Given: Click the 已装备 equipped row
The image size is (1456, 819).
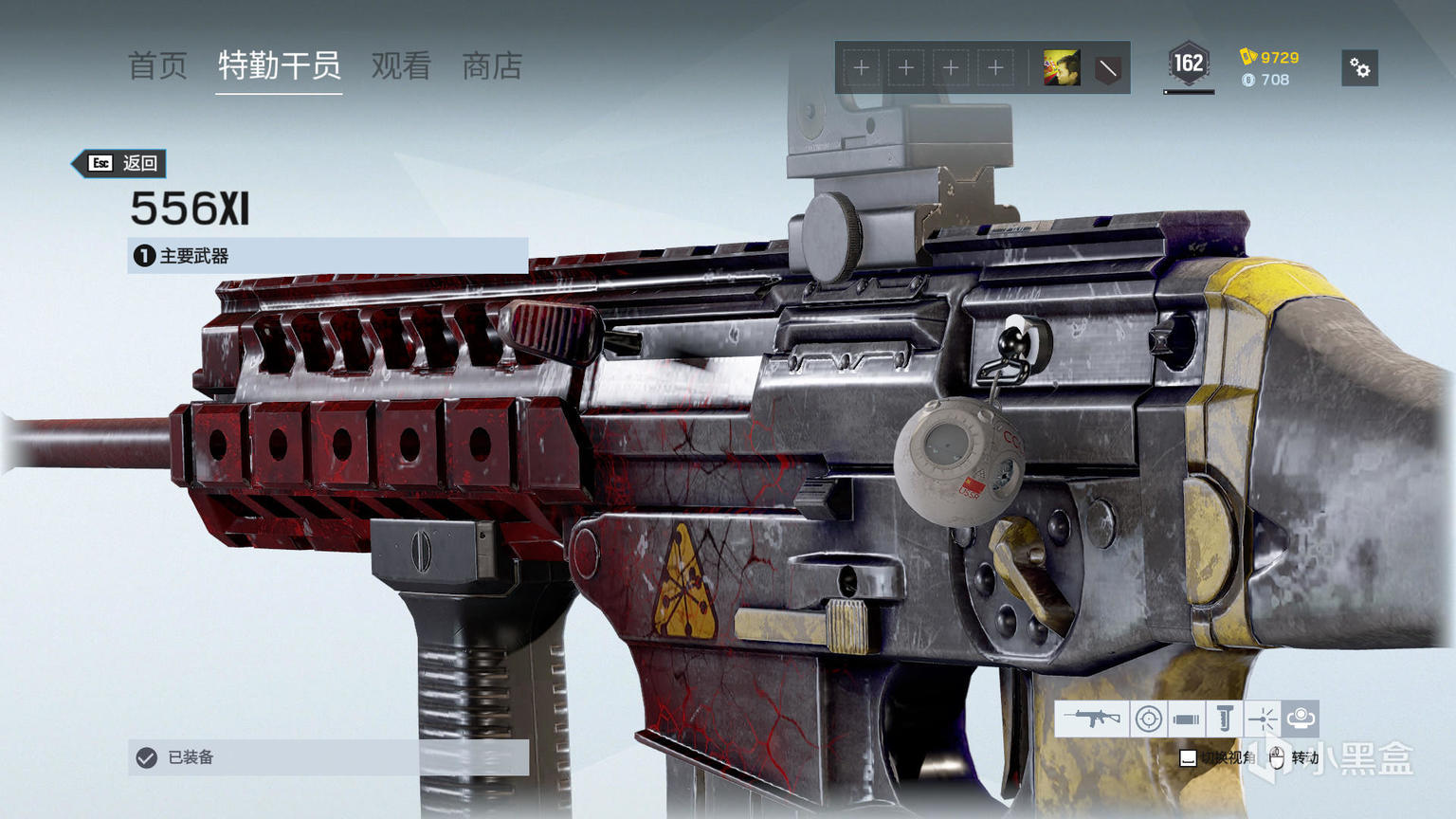Looking at the screenshot, I should [327, 757].
